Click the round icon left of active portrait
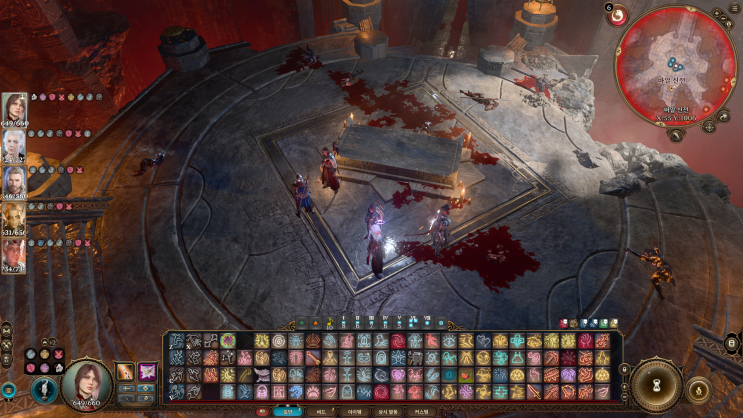 tap(42, 389)
